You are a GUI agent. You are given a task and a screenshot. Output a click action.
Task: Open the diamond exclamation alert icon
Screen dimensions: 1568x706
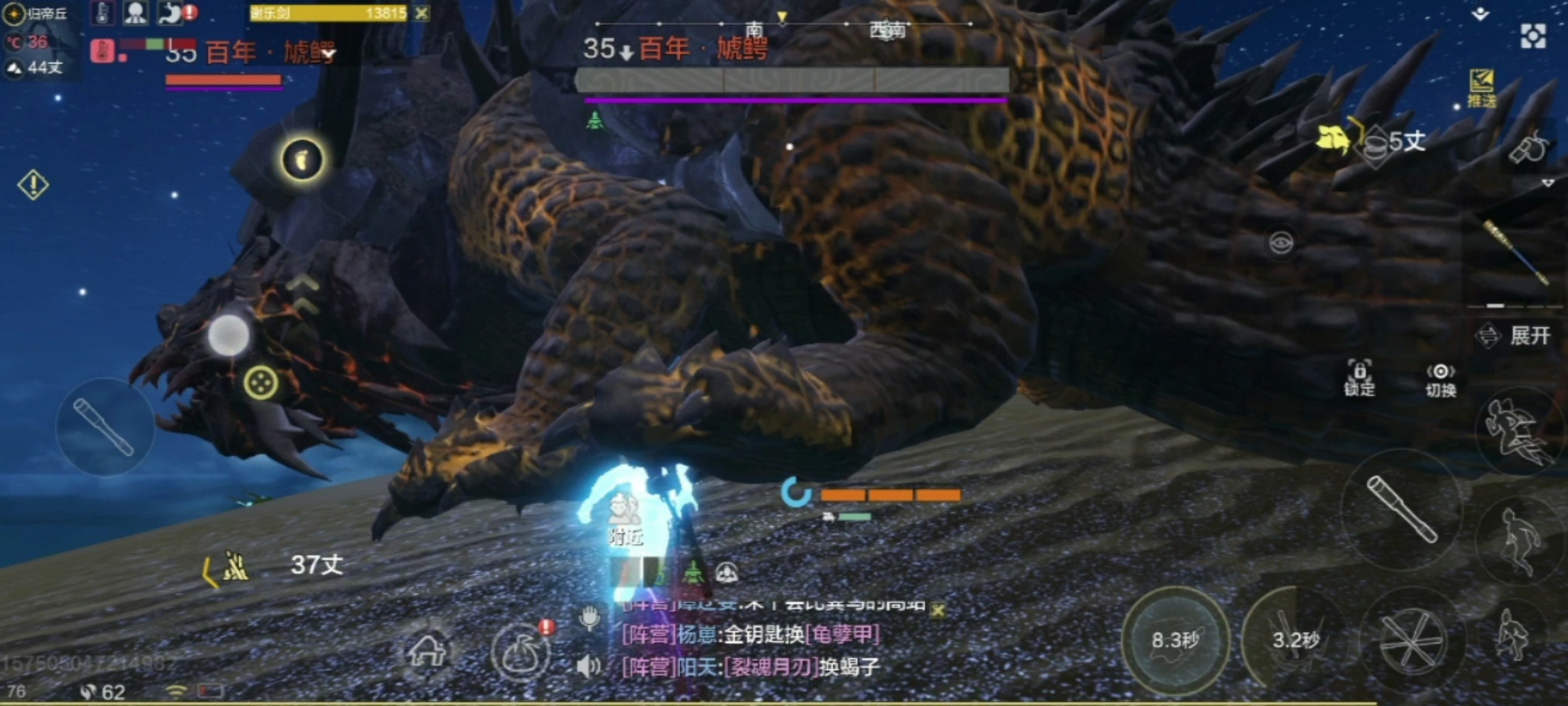coord(33,185)
